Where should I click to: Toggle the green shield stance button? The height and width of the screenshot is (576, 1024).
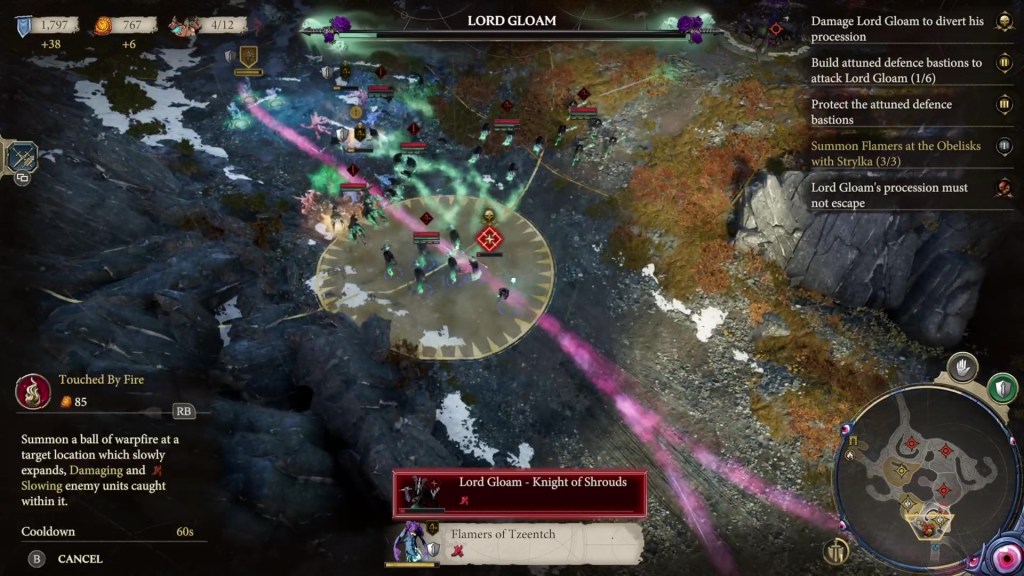coord(1002,388)
